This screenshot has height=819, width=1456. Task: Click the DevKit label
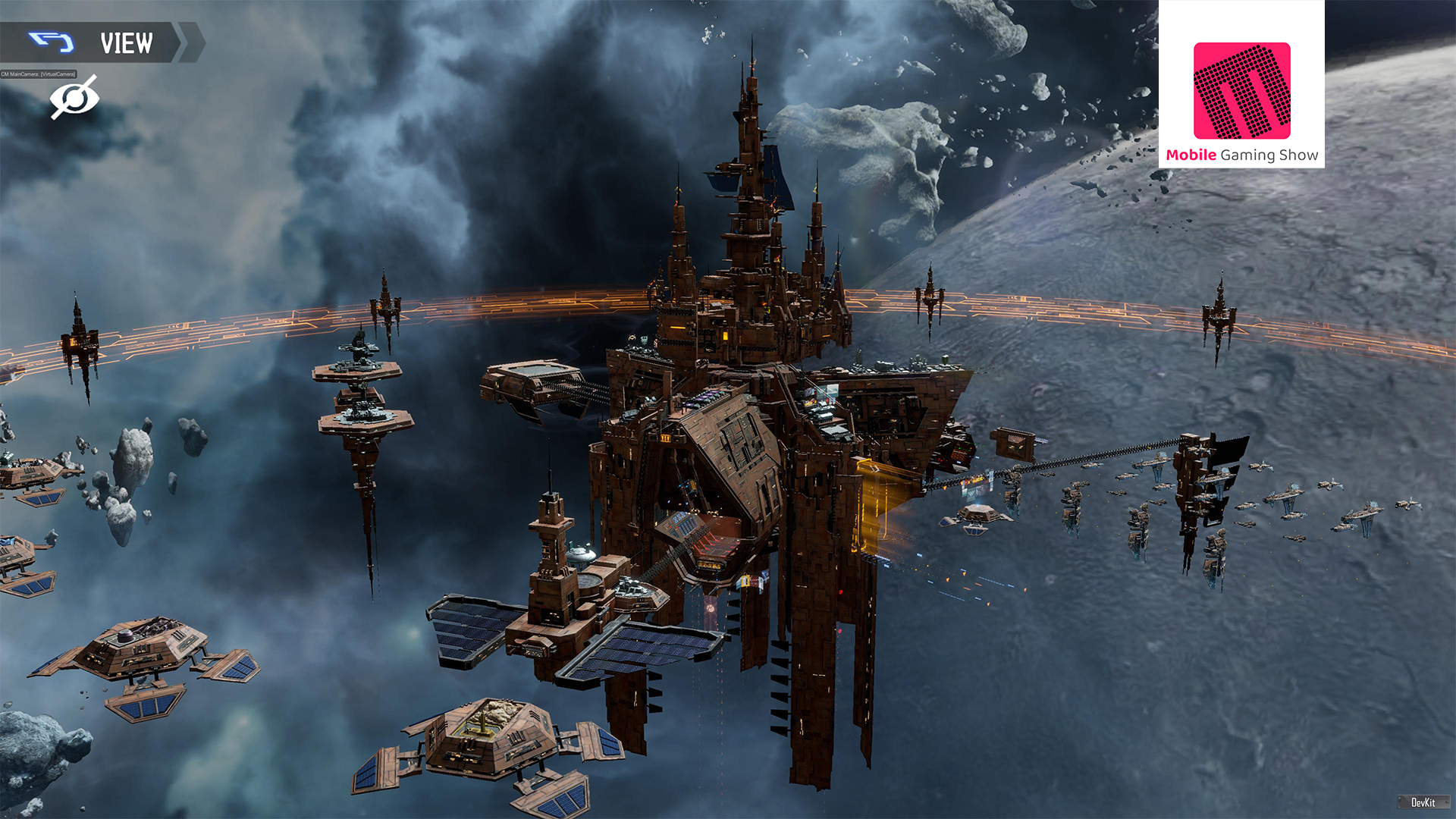[x=1423, y=802]
